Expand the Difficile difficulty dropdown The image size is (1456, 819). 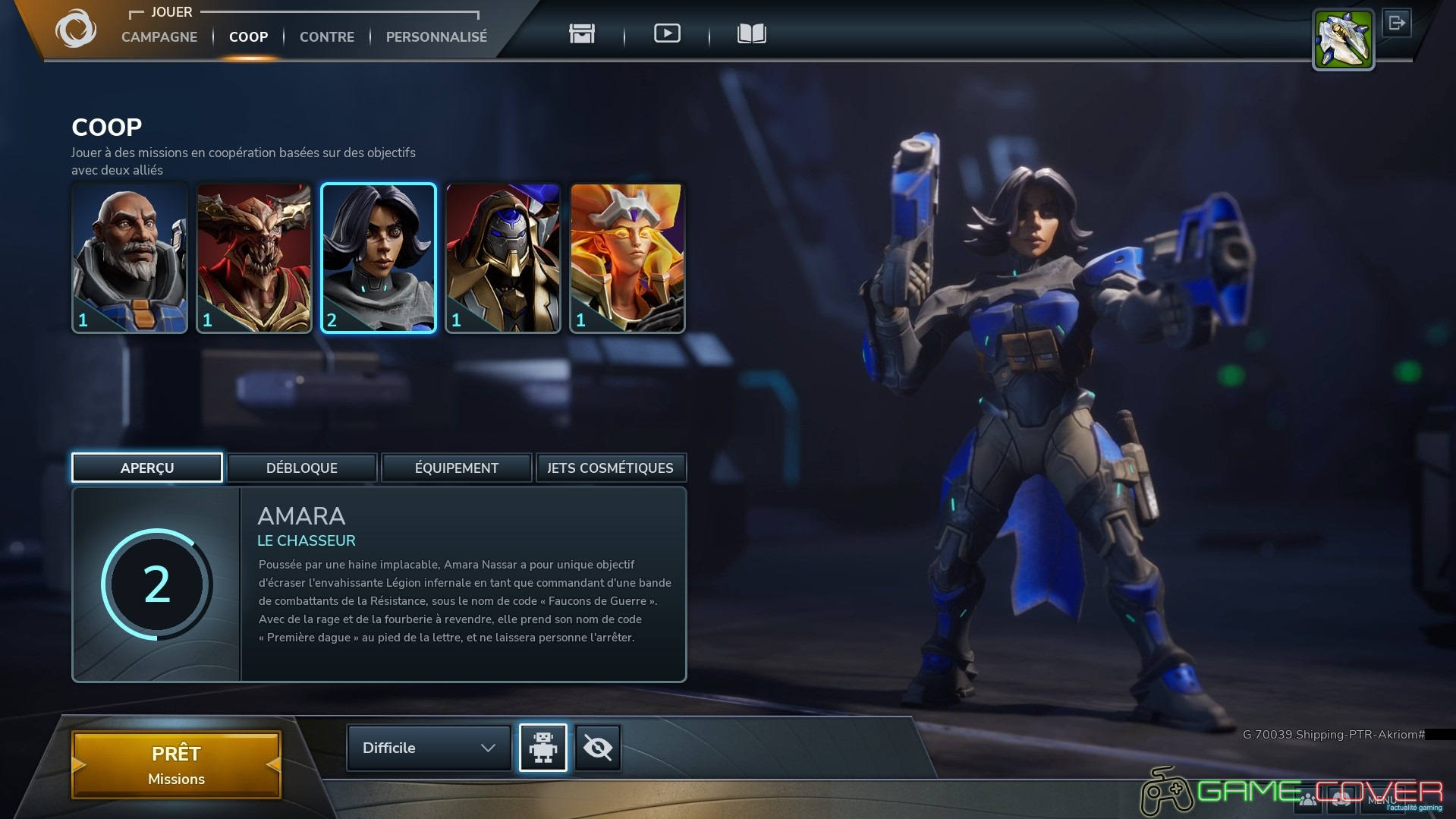coord(429,748)
